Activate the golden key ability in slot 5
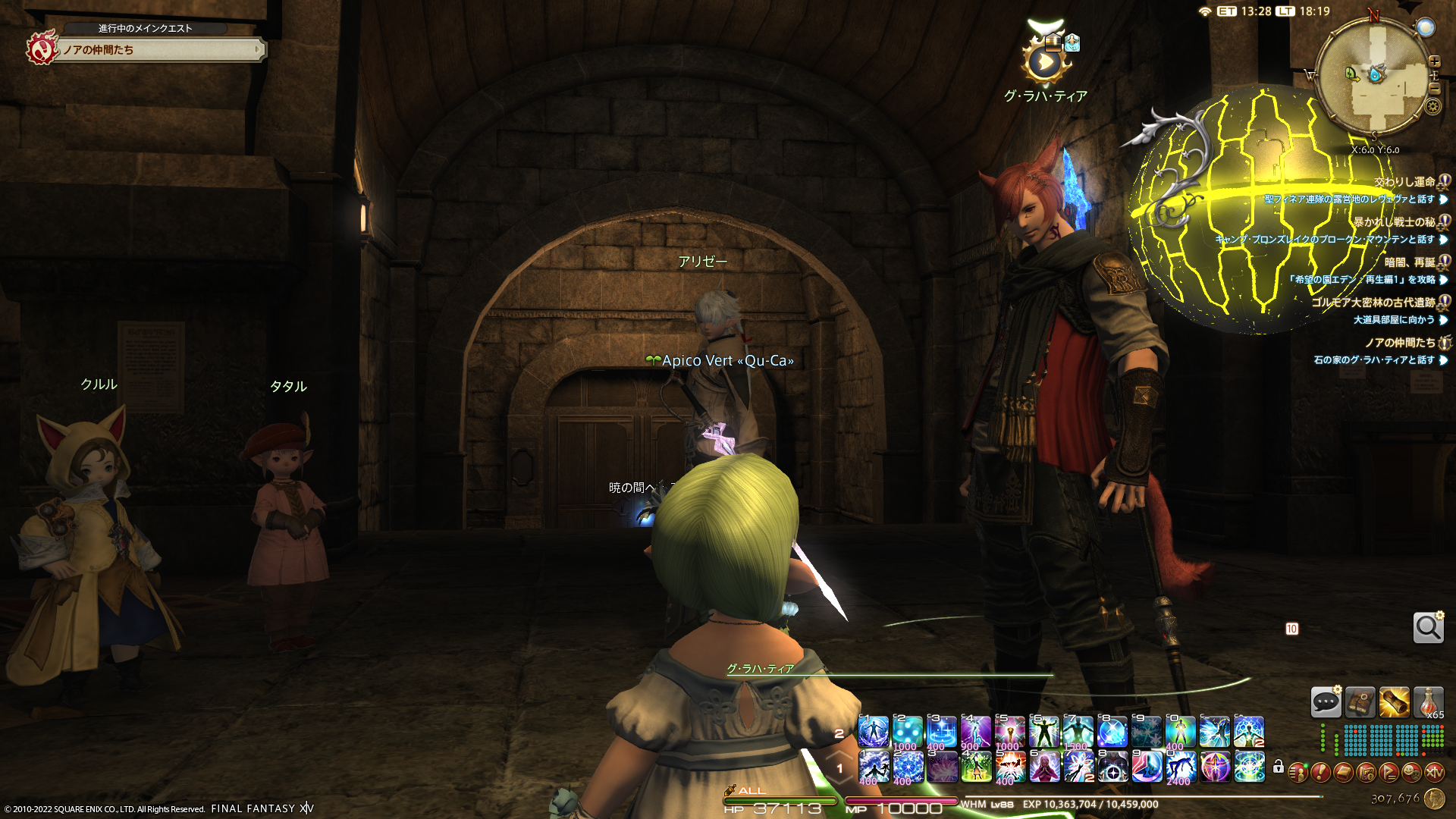 [x=1010, y=733]
